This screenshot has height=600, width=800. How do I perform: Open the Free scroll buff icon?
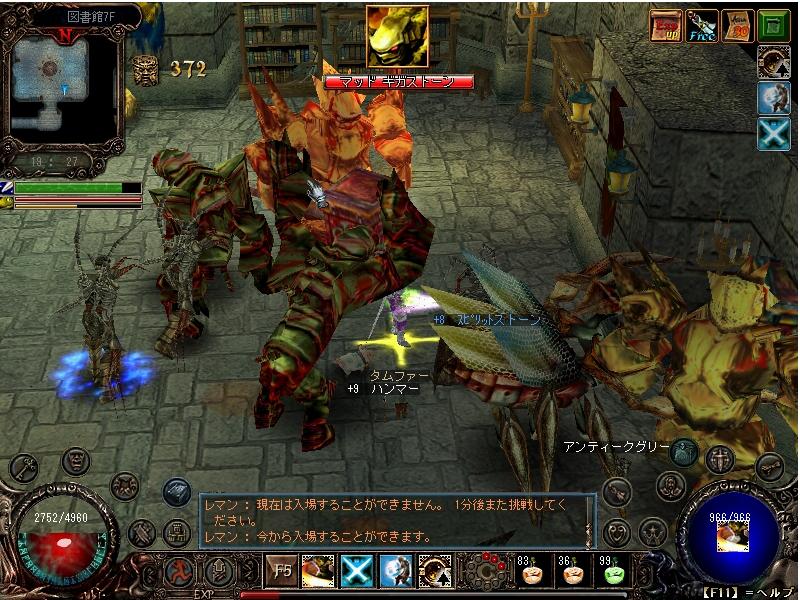click(x=702, y=25)
